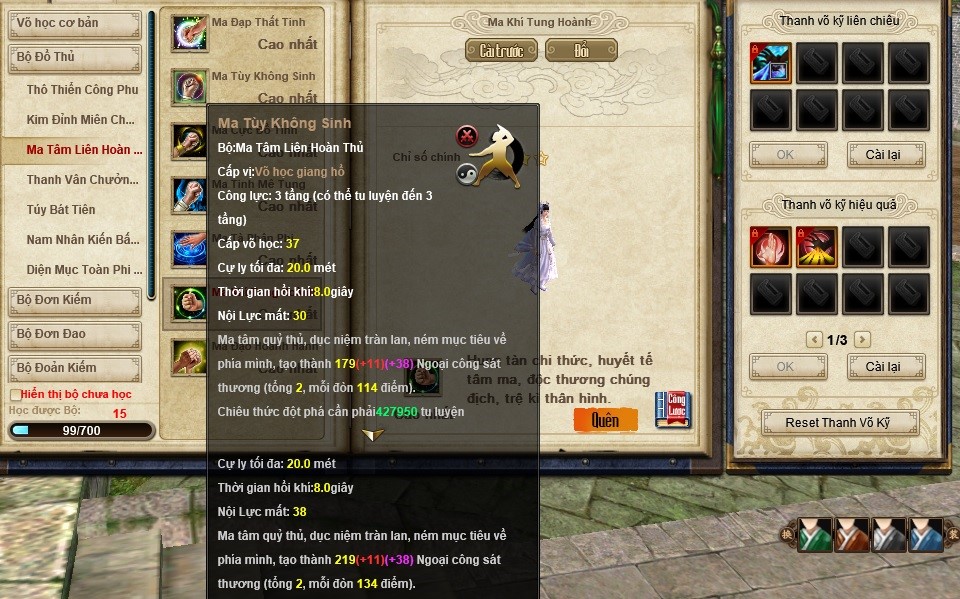Click the Đổi button

pyautogui.click(x=581, y=50)
